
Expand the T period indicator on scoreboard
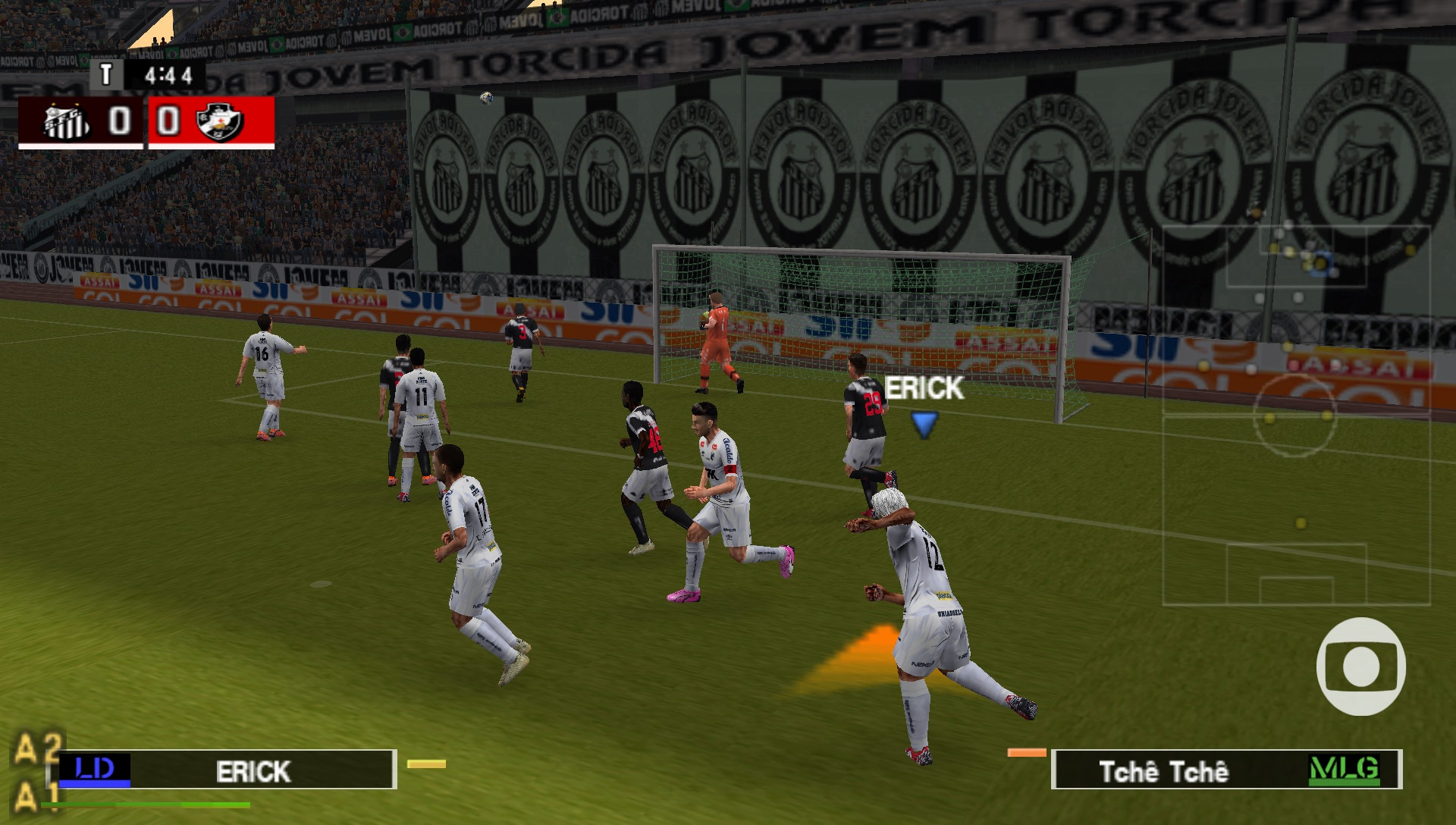[x=106, y=73]
